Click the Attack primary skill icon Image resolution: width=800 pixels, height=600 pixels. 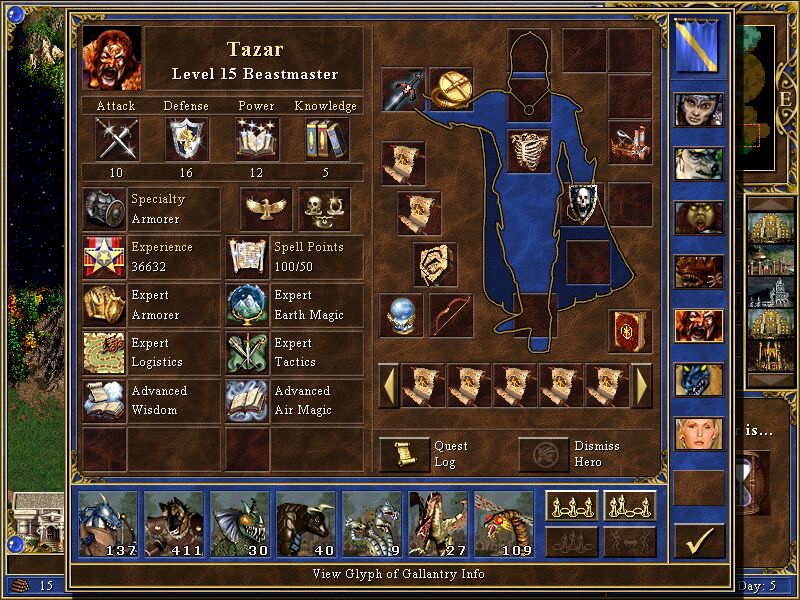pyautogui.click(x=116, y=138)
